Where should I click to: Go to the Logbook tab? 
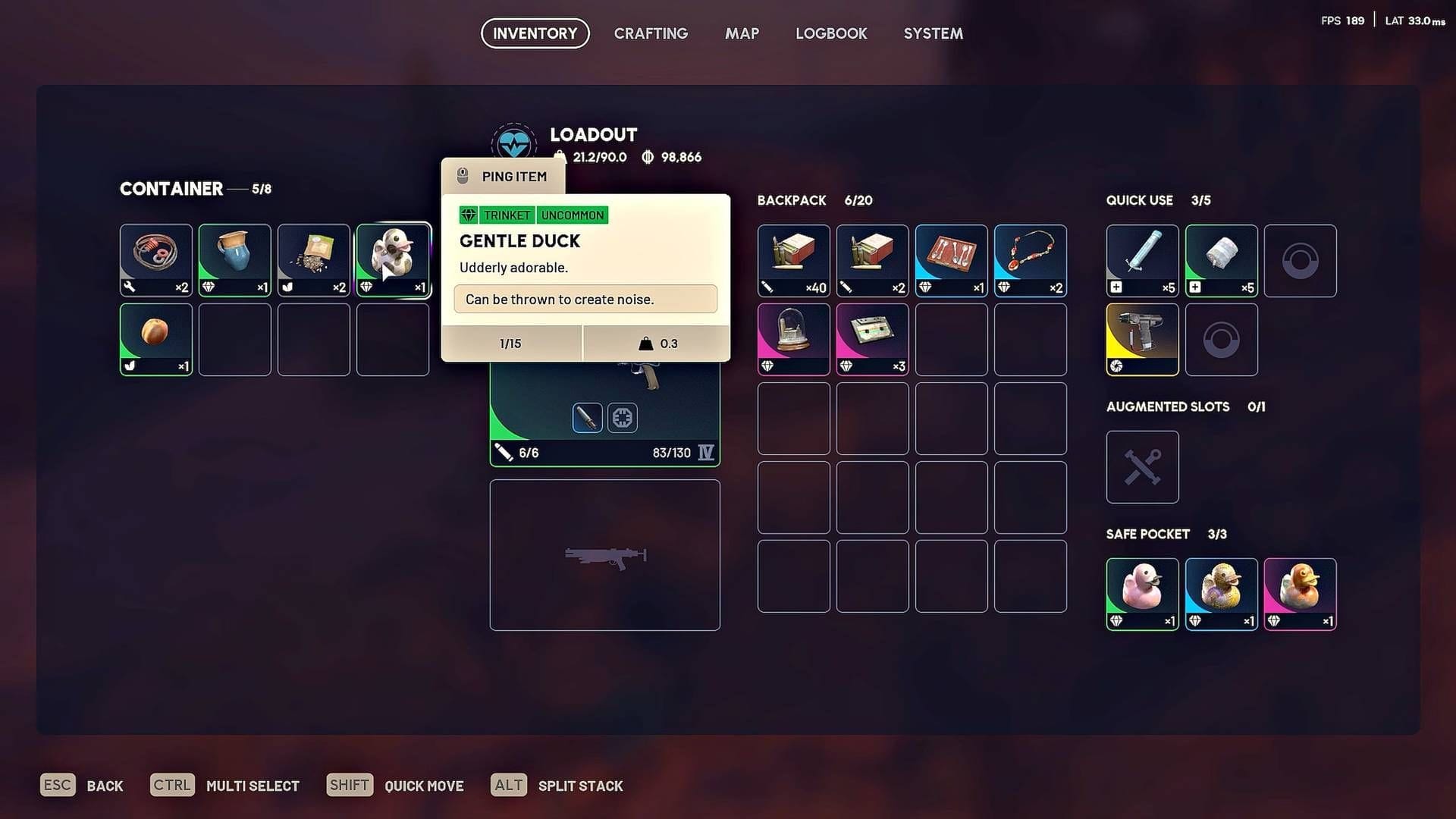click(831, 33)
